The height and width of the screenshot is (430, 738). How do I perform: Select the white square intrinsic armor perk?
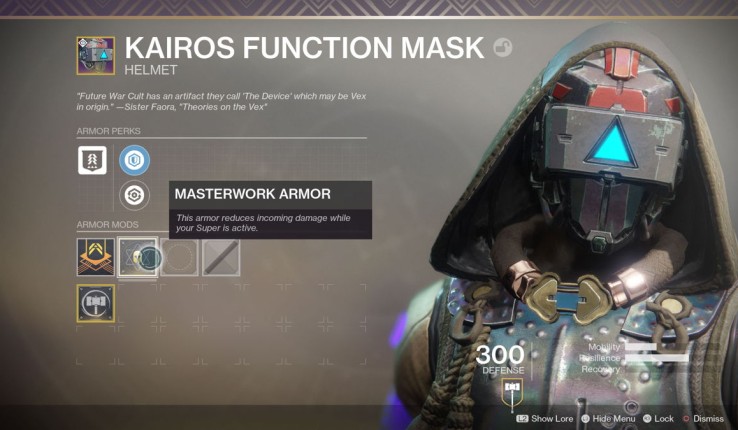(92, 160)
